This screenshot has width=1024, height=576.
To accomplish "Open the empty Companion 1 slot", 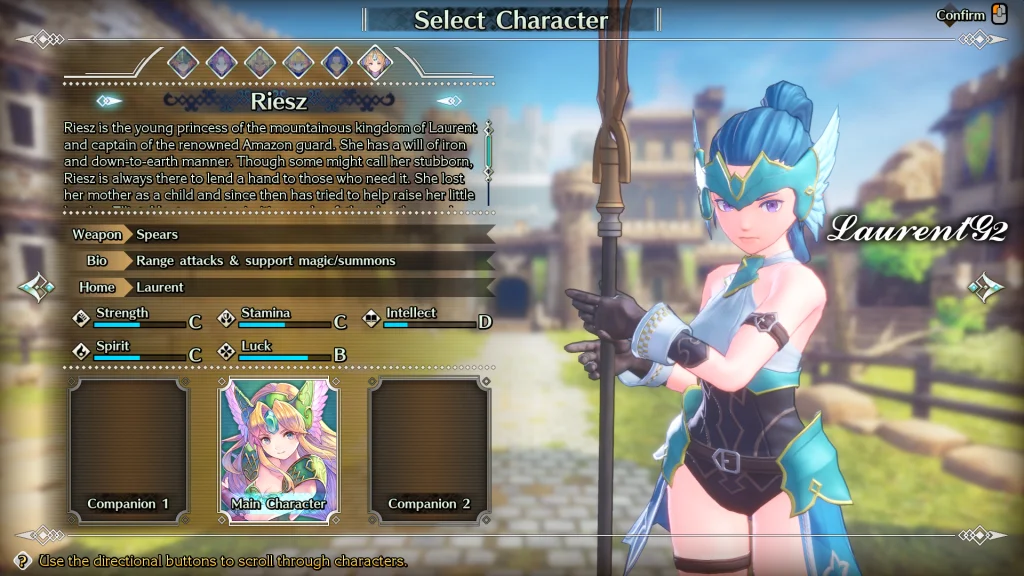I will (128, 450).
